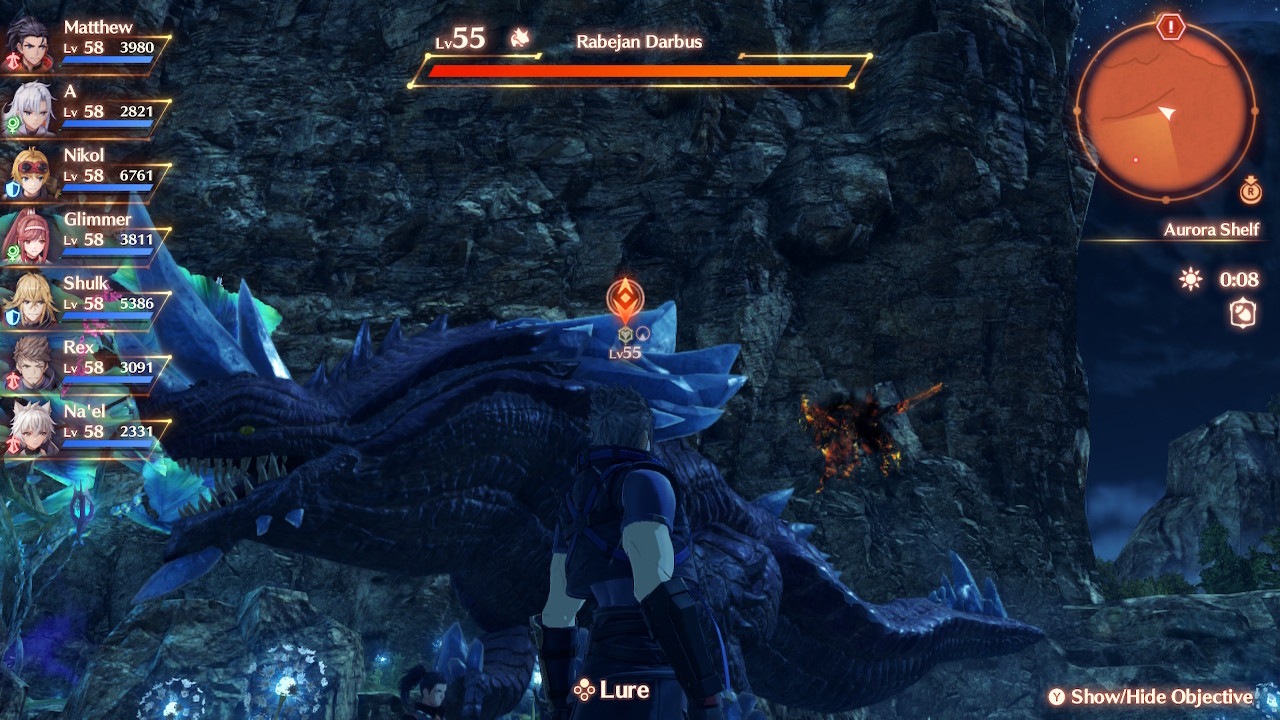Select Na'el's party portrait
The image size is (1280, 720).
[29, 426]
